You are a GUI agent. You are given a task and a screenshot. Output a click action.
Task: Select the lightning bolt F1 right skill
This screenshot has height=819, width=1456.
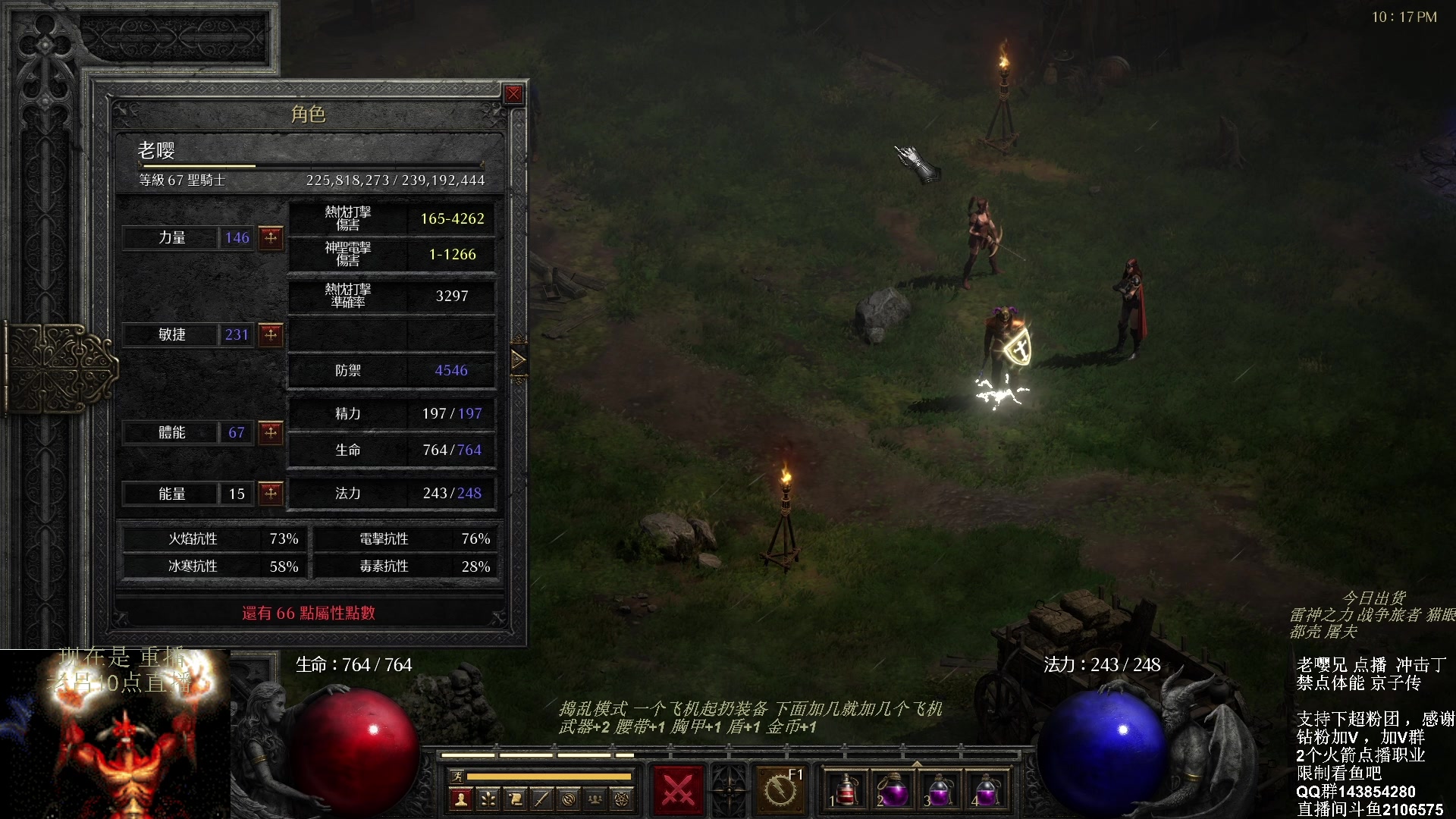pyautogui.click(x=780, y=790)
